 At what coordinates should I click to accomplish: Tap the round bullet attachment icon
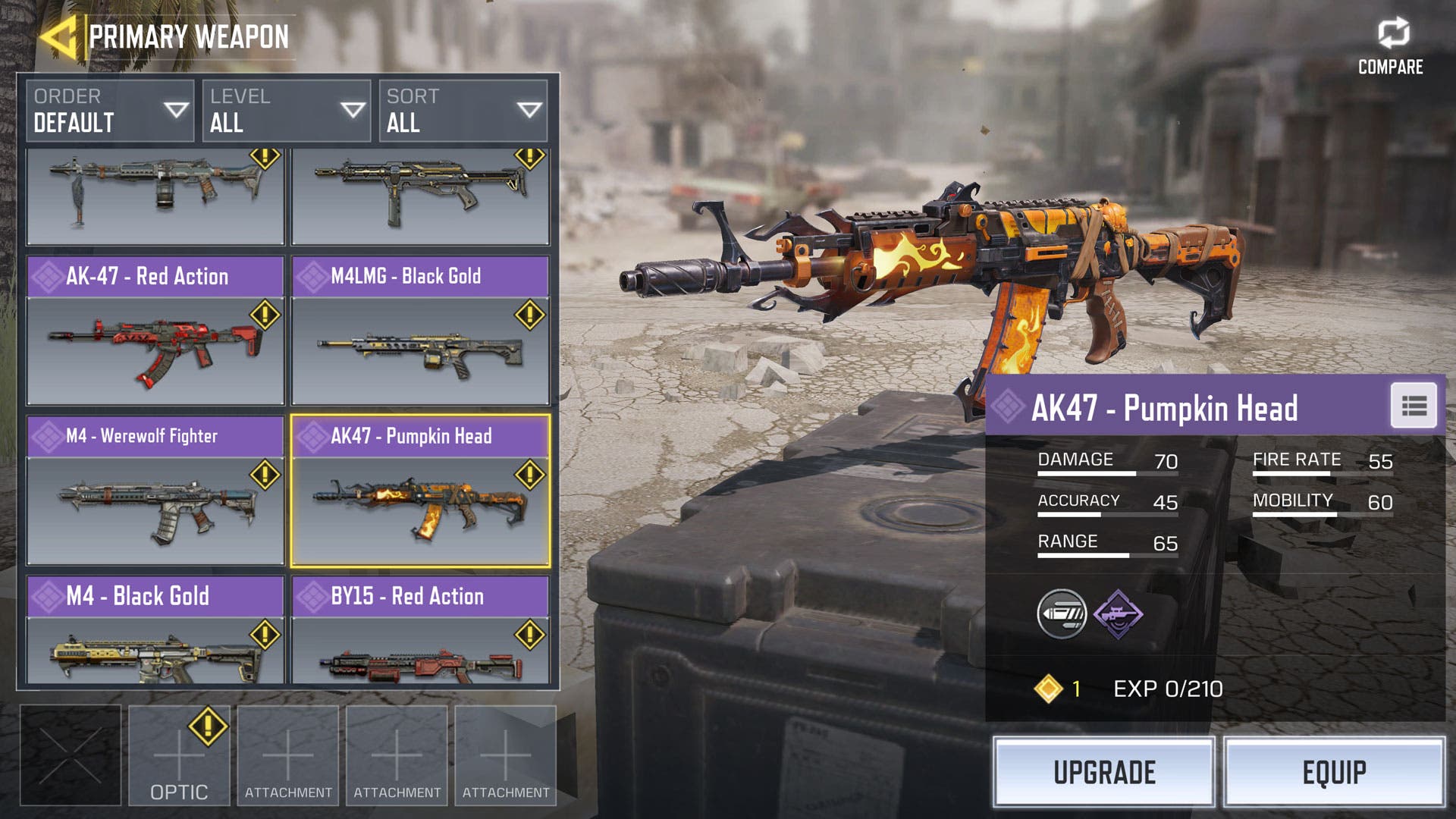[1062, 614]
